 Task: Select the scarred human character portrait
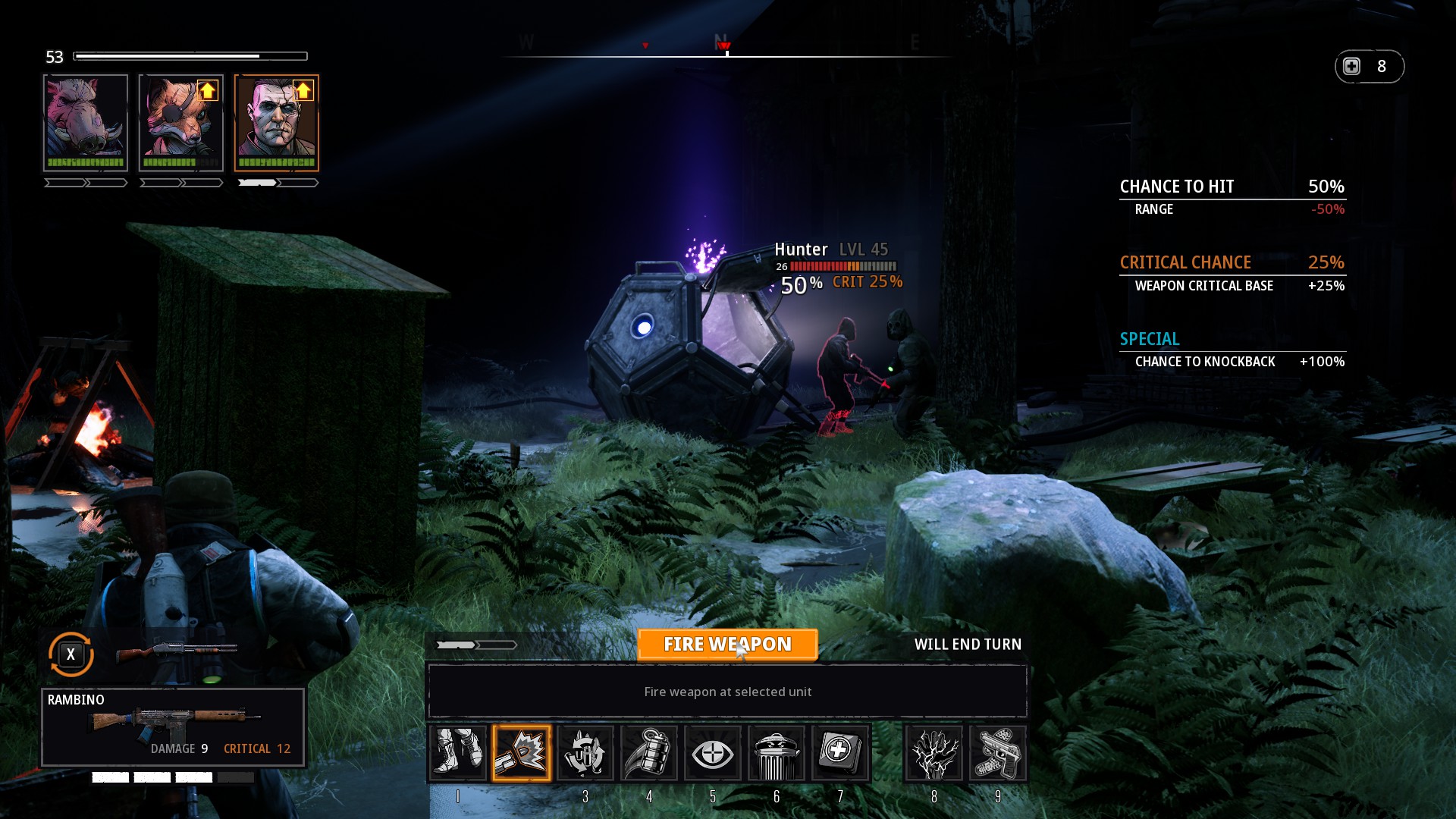click(x=277, y=122)
